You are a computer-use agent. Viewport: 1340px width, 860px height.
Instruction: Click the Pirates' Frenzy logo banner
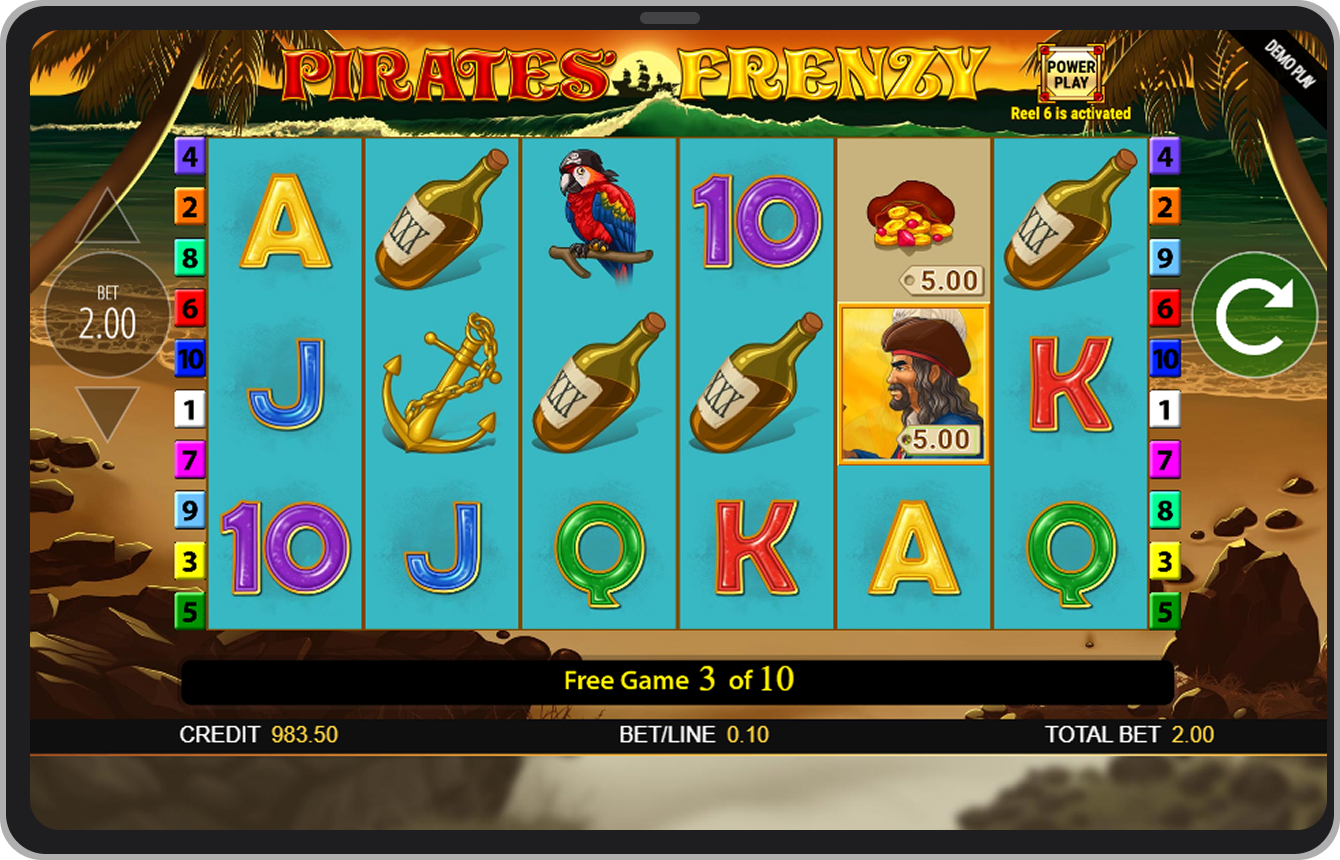click(640, 72)
